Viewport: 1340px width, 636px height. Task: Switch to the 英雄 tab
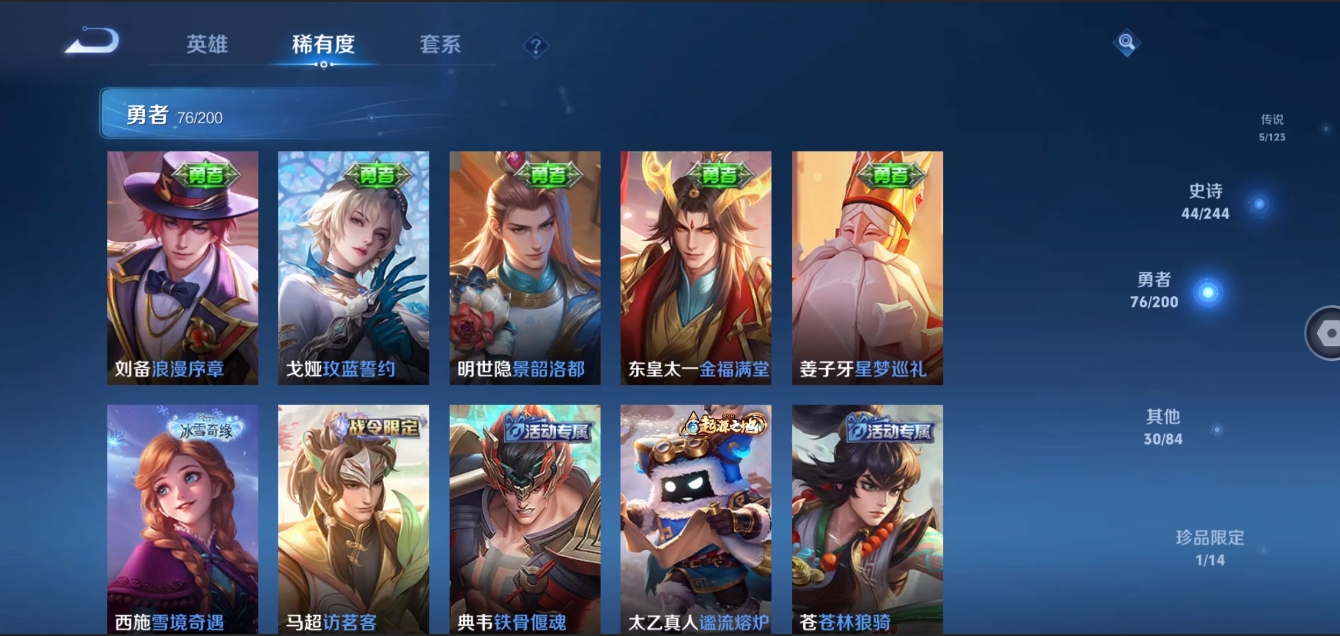[x=207, y=45]
